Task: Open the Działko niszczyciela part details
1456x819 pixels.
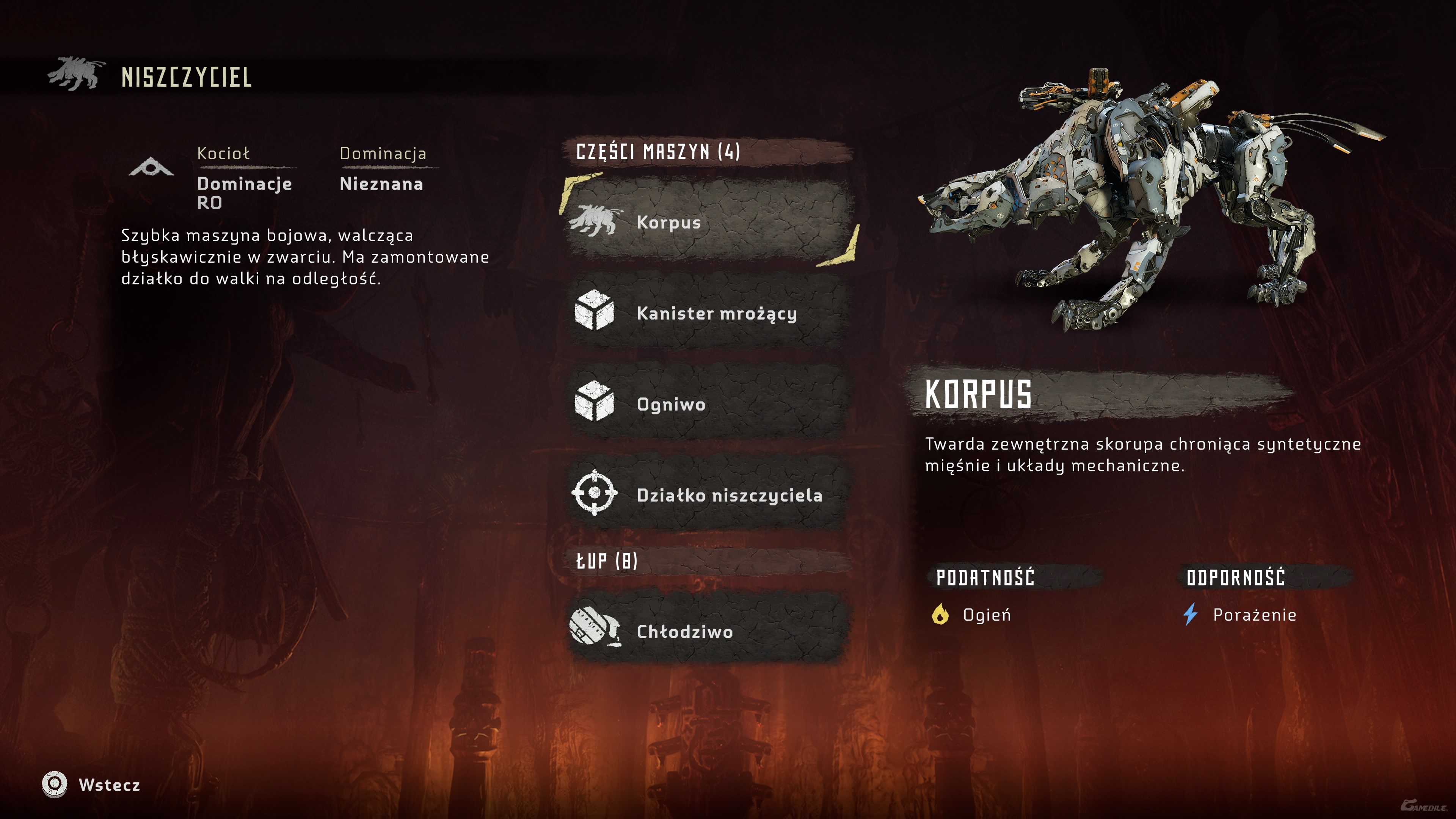Action: 709,494
